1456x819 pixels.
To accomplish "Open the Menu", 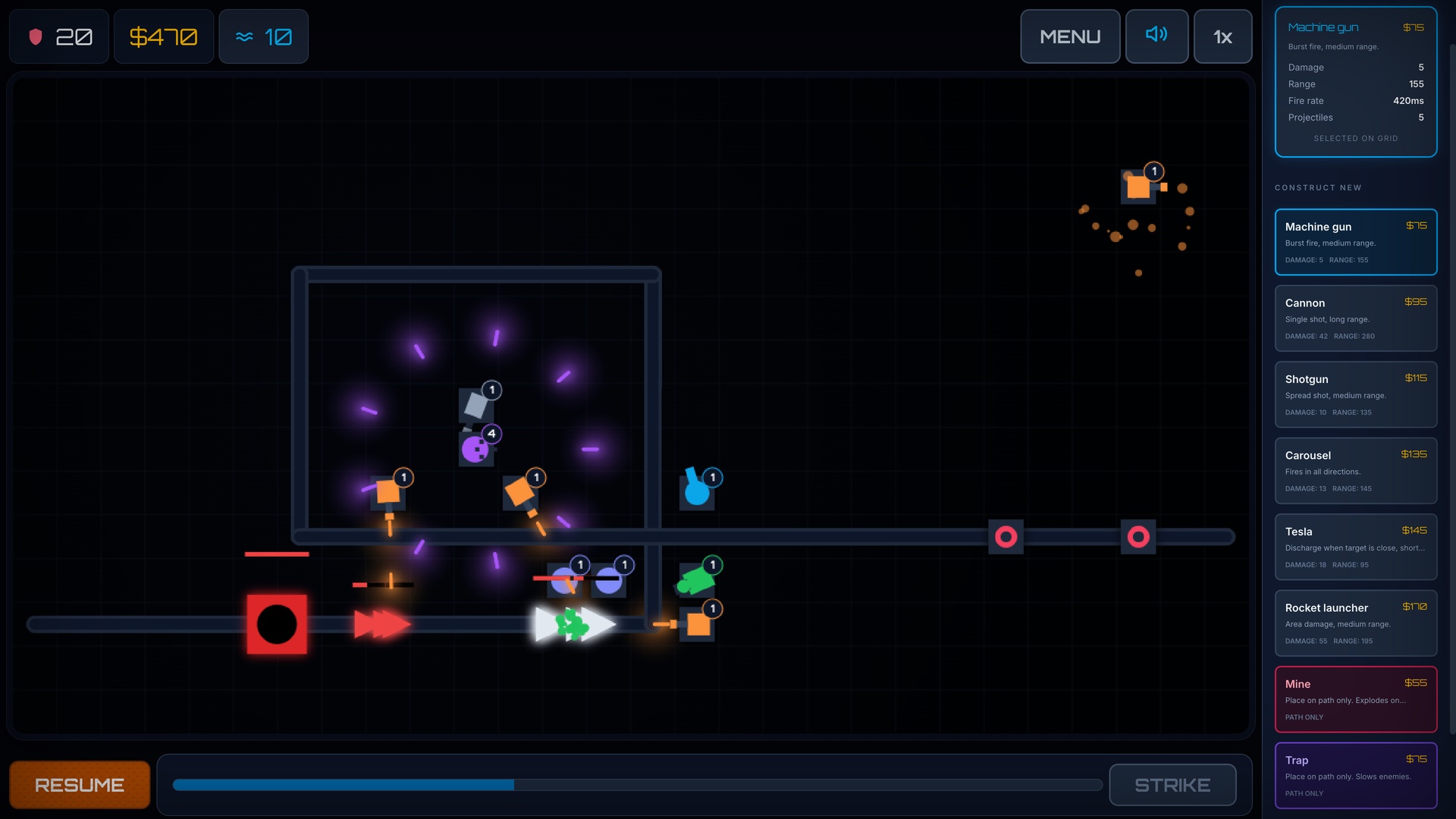I will 1070,36.
